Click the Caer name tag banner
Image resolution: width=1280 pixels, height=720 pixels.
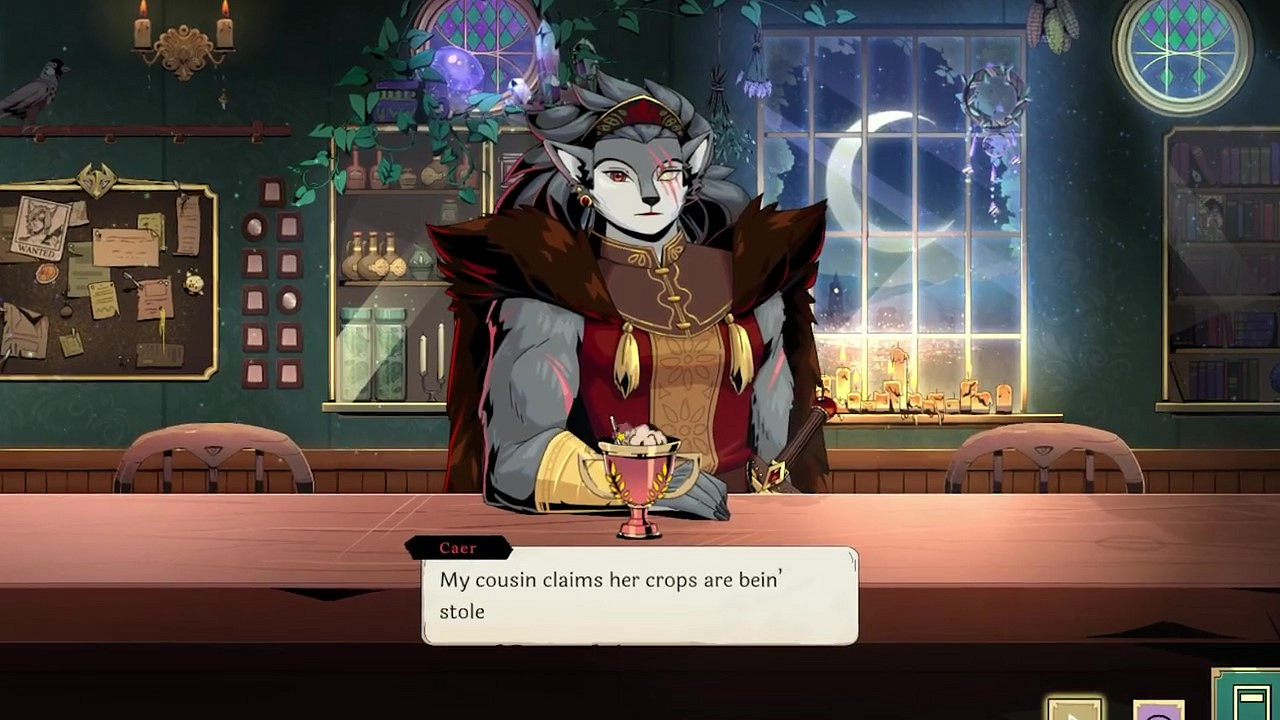pyautogui.click(x=458, y=547)
